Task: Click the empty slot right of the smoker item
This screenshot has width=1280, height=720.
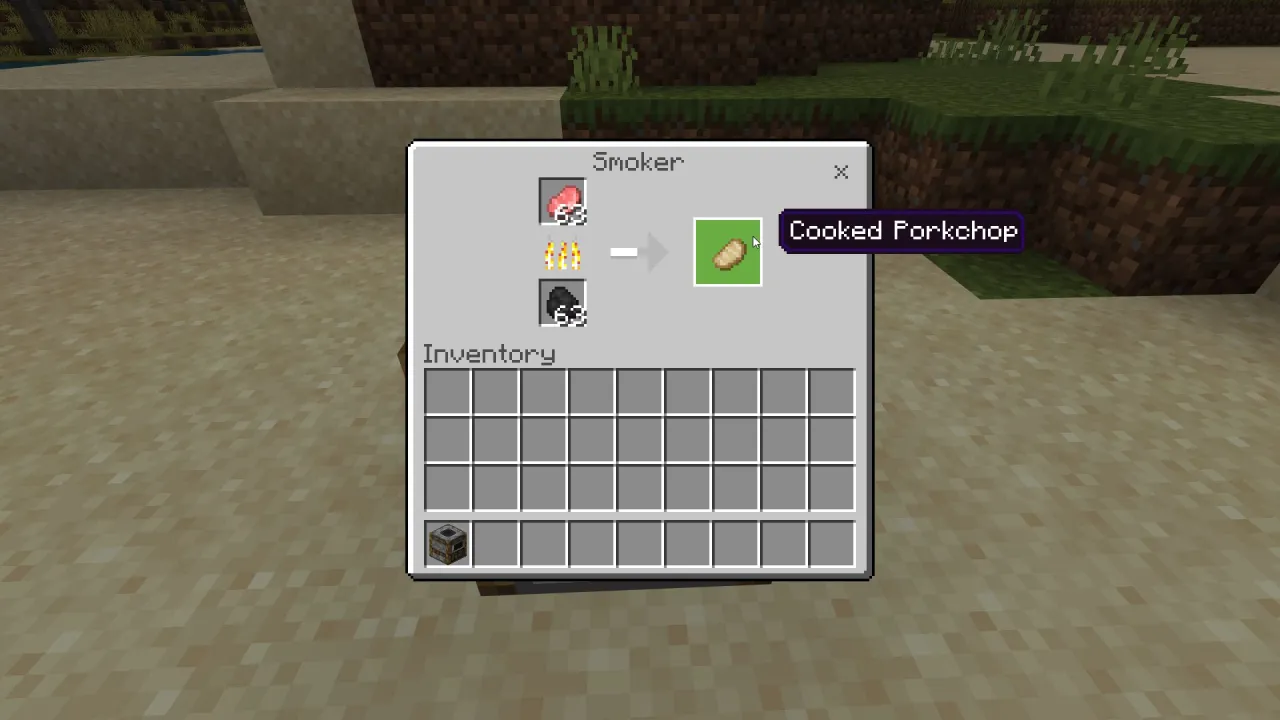Action: click(495, 543)
